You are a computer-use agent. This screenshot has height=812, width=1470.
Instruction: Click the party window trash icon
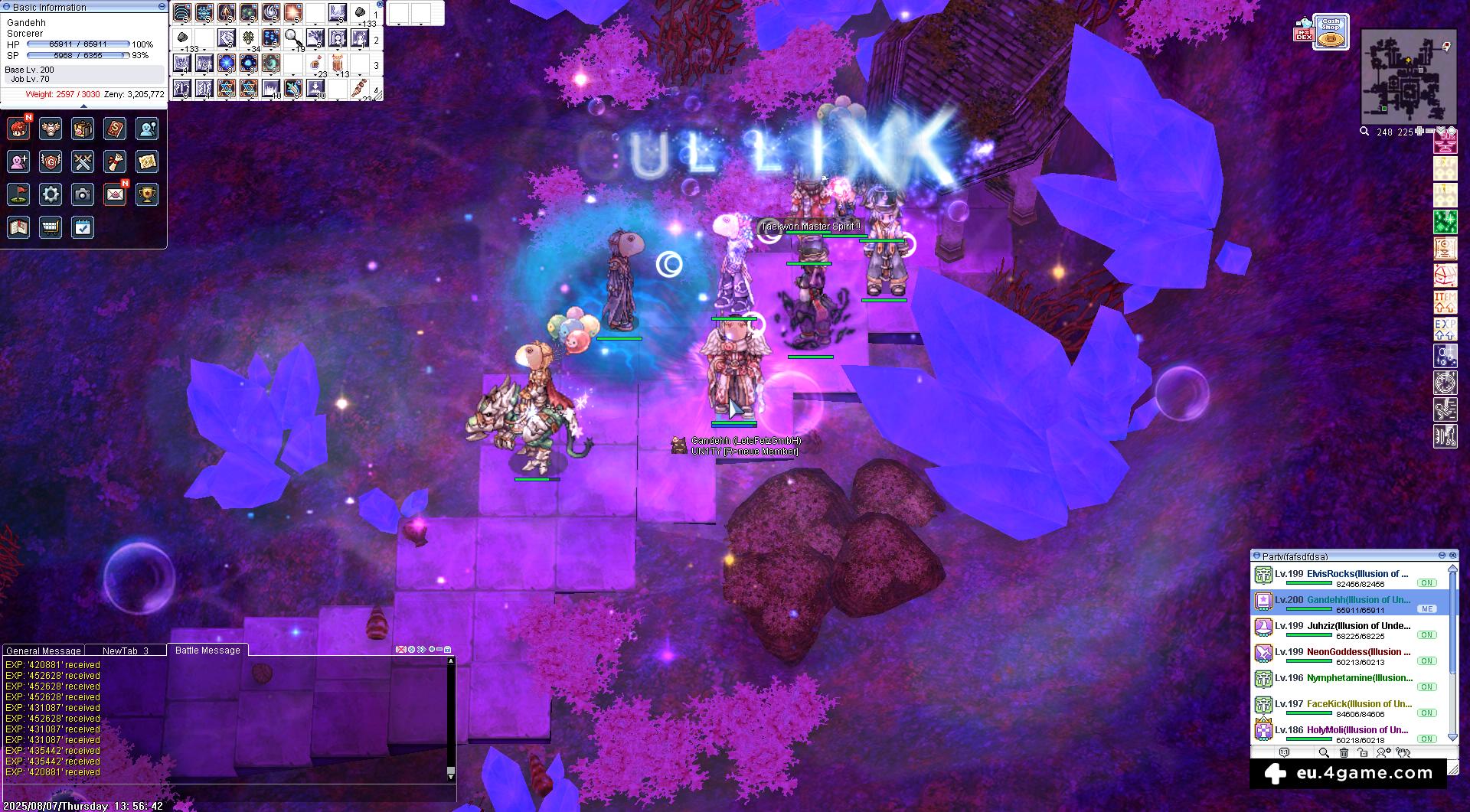pos(1343,753)
